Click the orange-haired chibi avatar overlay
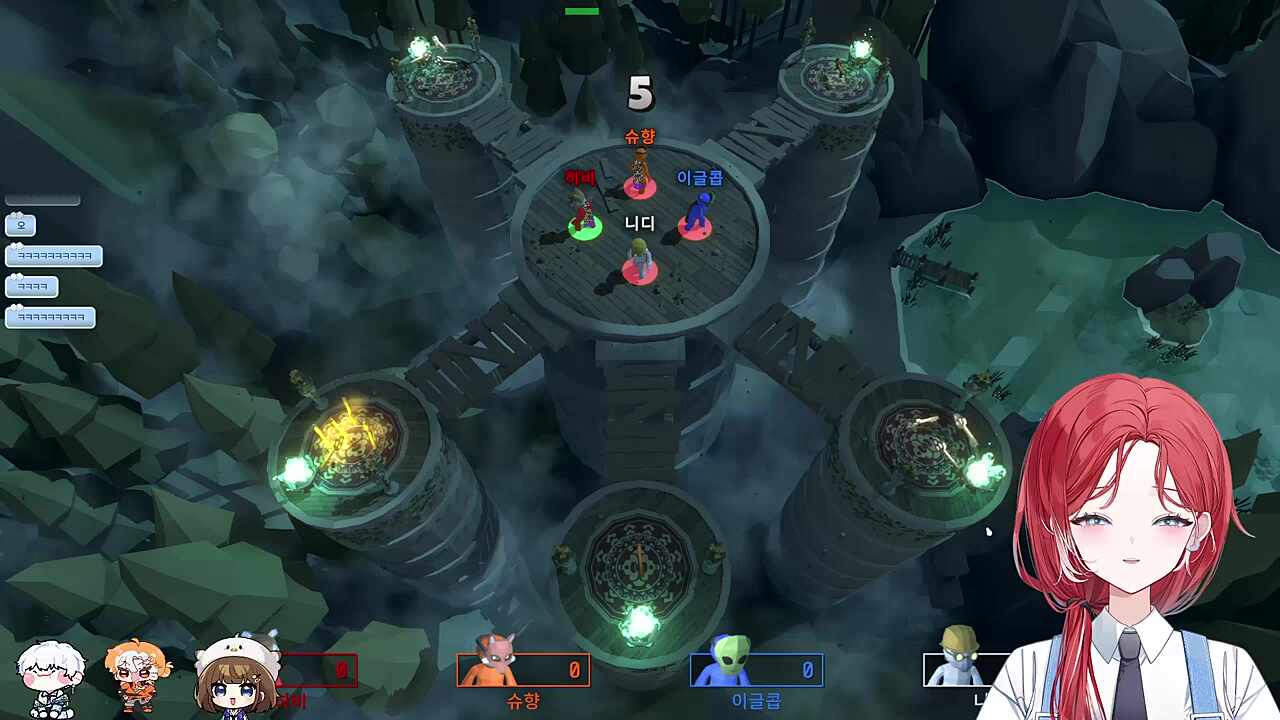 pyautogui.click(x=137, y=675)
